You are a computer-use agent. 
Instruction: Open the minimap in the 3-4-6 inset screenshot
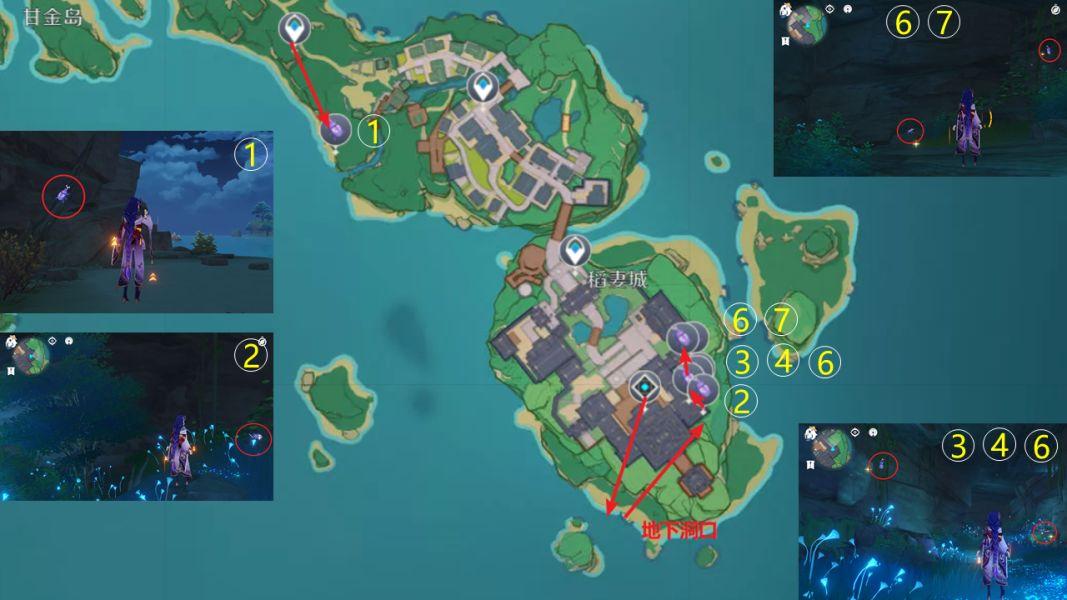(x=831, y=446)
